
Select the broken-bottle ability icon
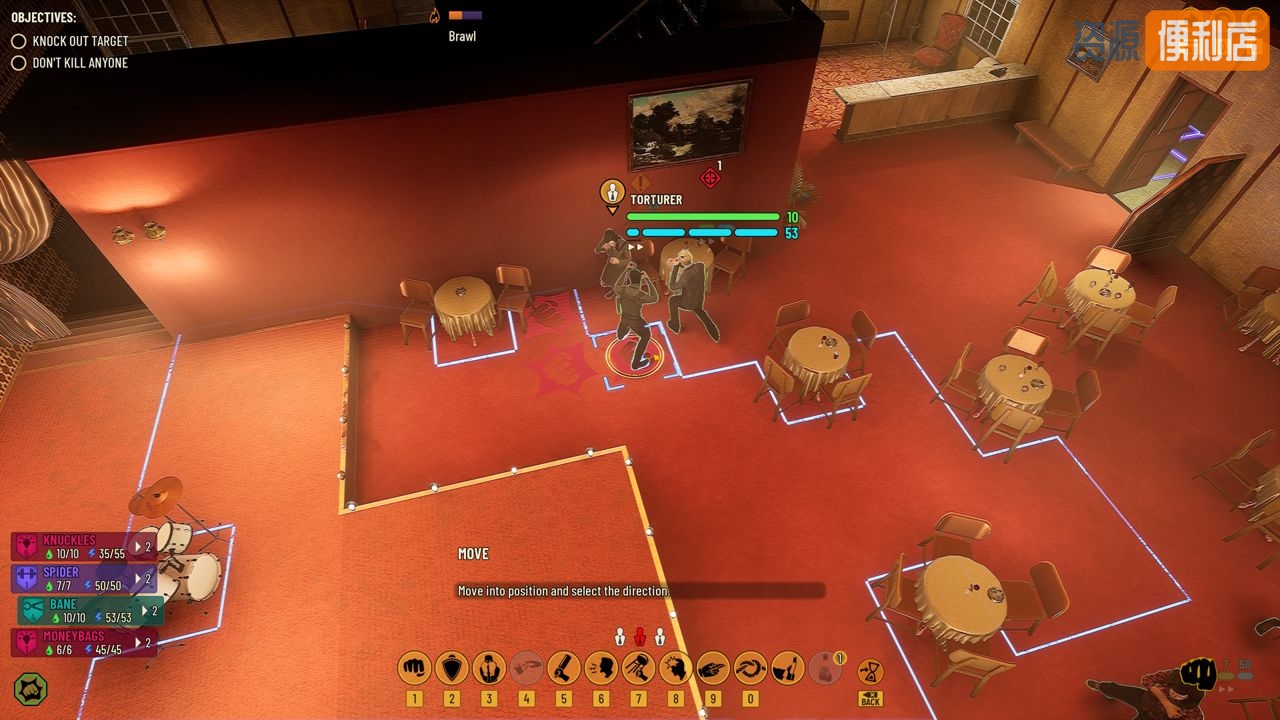[x=787, y=667]
